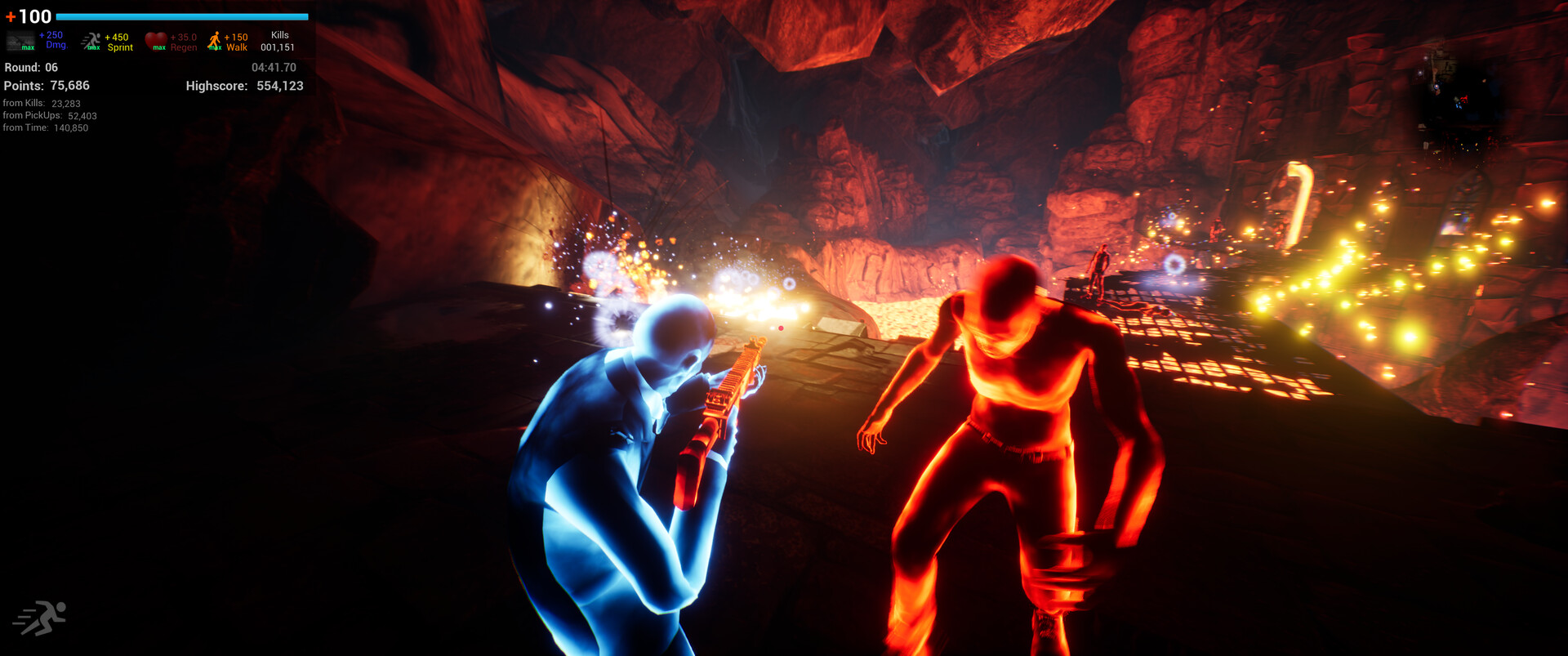The height and width of the screenshot is (656, 1568).
Task: Toggle the max indicator beside the heart icon
Action: [159, 48]
